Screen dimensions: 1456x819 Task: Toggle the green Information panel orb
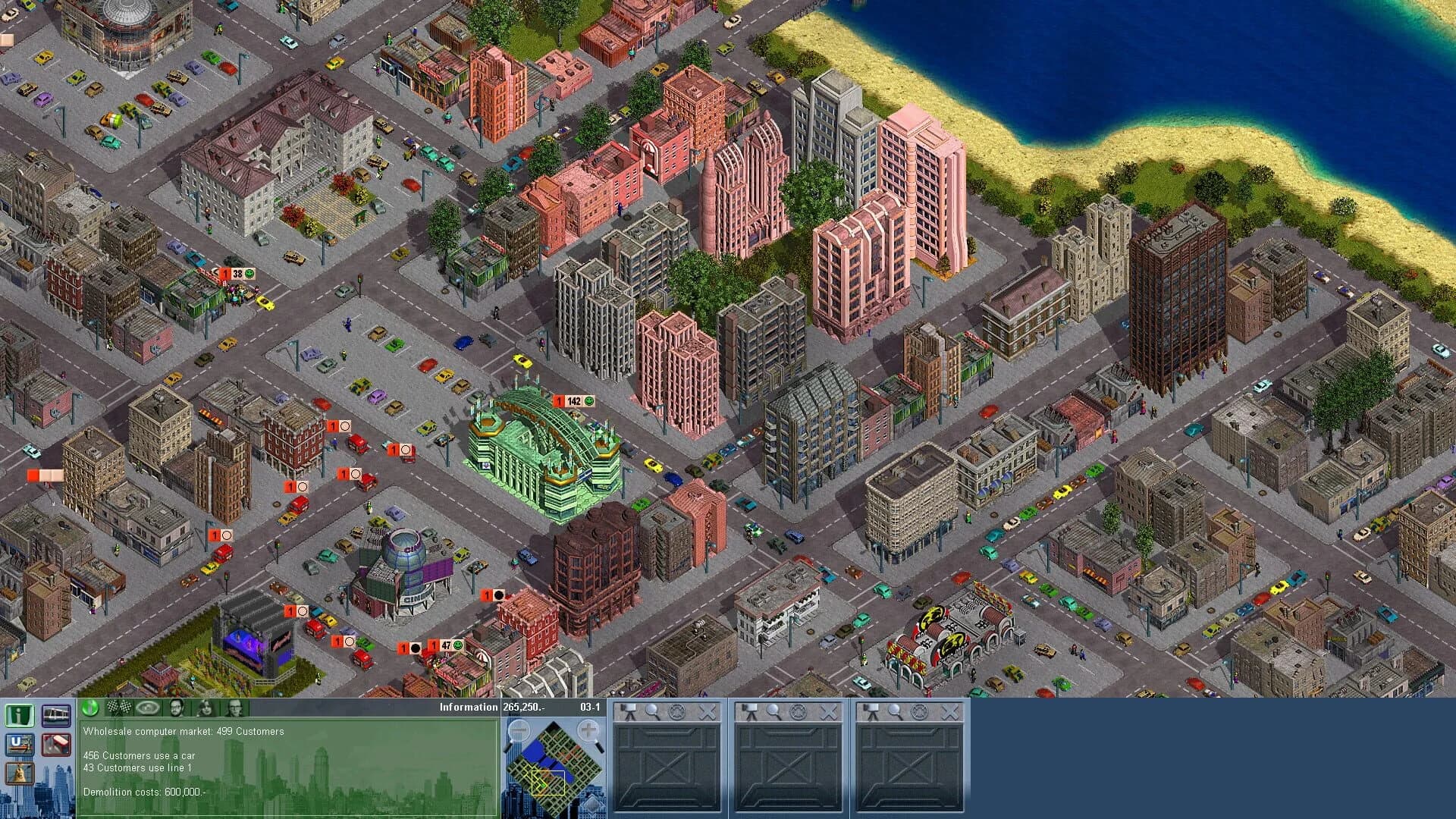pos(89,708)
